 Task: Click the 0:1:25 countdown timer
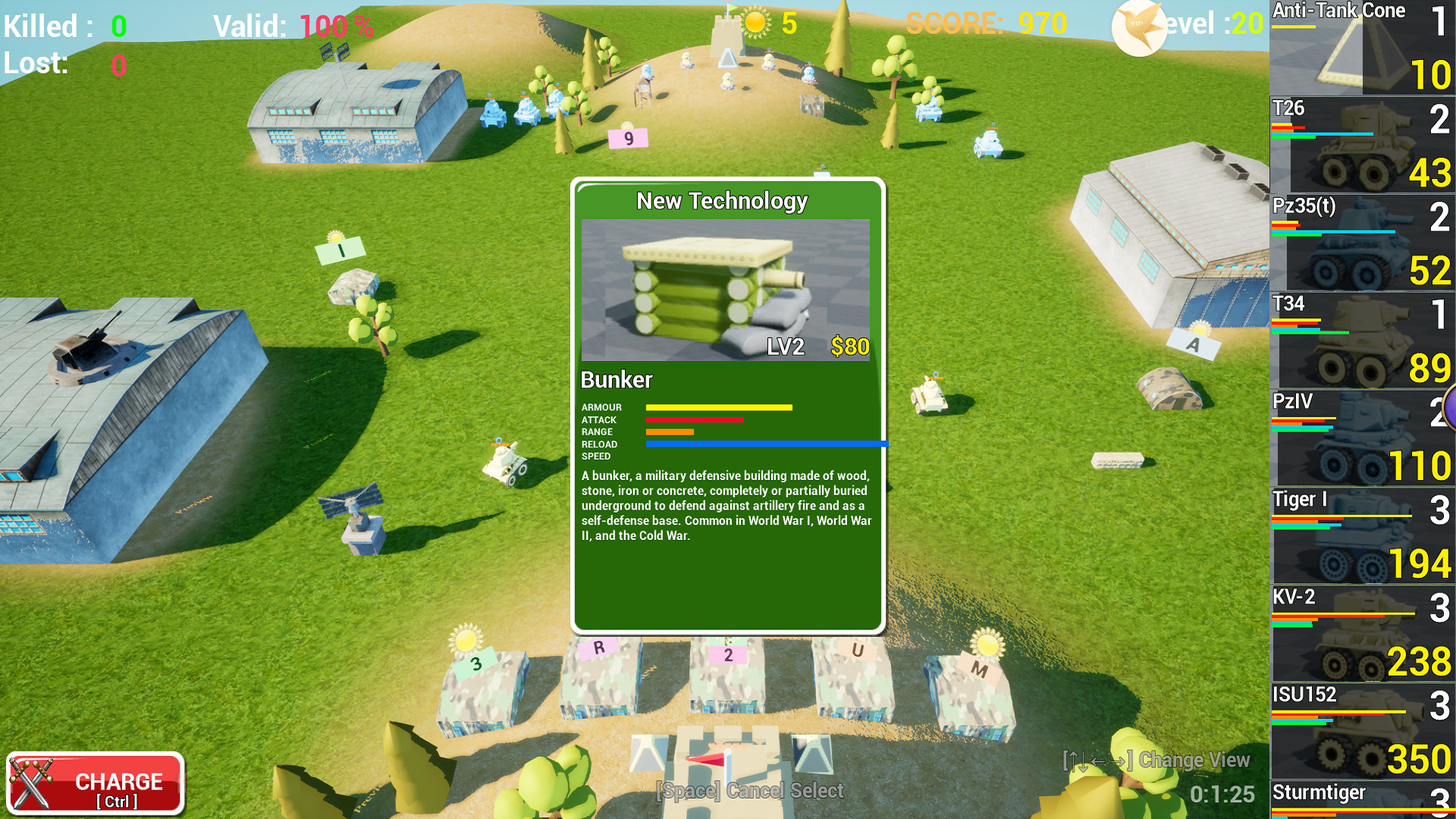(1223, 795)
